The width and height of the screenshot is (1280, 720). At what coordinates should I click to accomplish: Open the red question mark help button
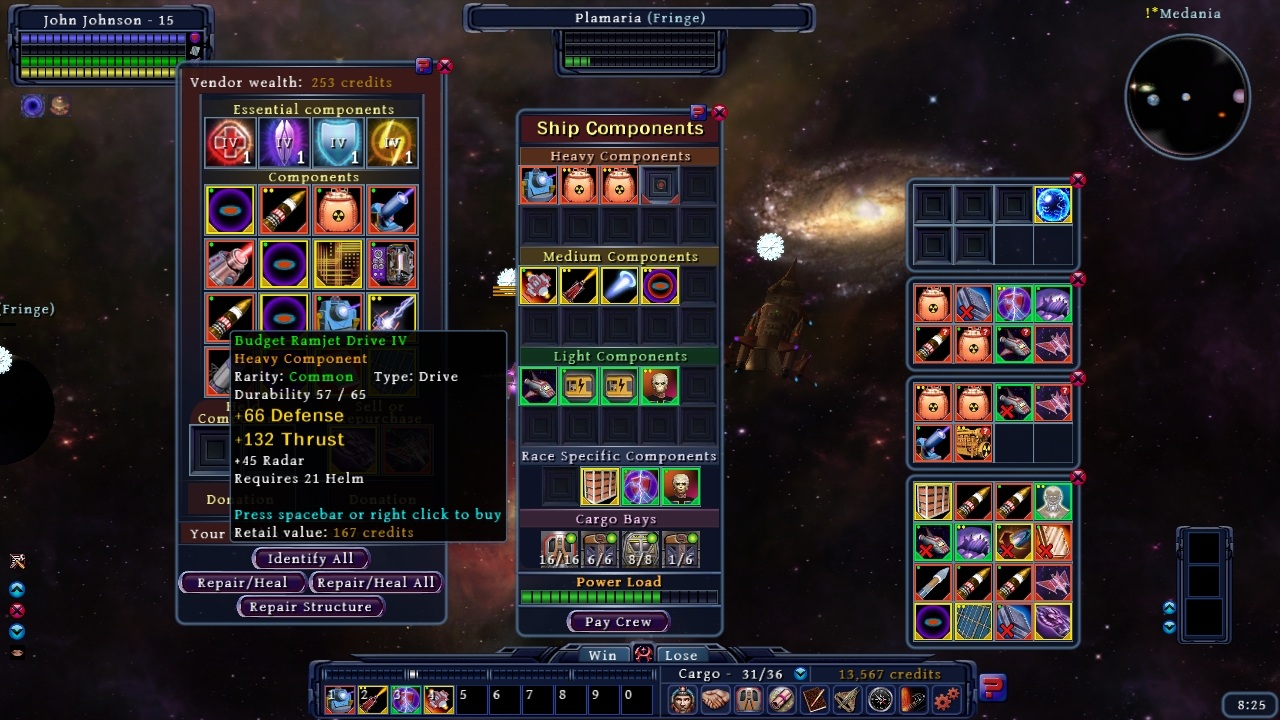tap(992, 687)
